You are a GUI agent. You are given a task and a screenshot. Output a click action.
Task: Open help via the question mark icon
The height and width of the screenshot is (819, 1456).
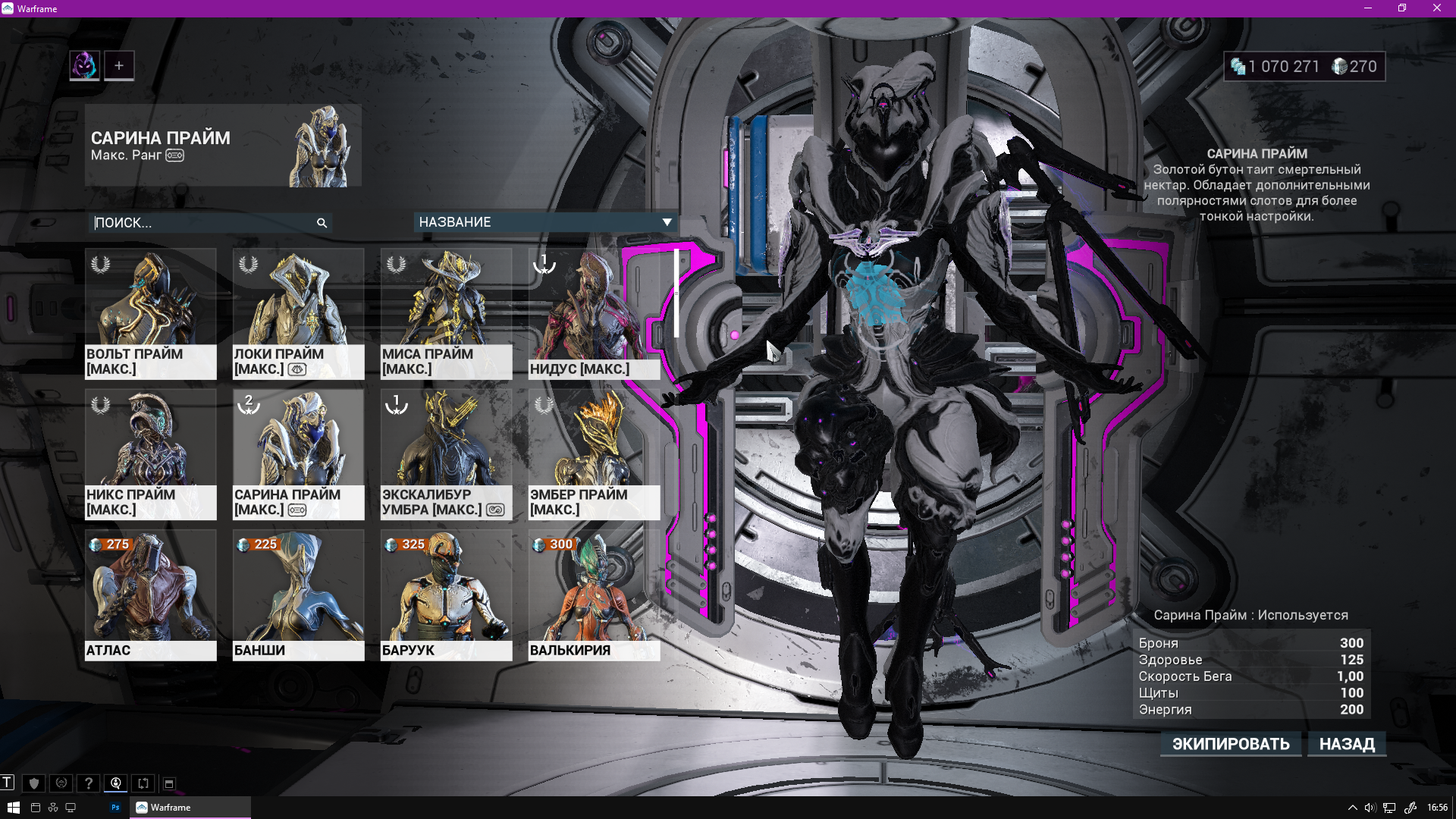(x=89, y=783)
